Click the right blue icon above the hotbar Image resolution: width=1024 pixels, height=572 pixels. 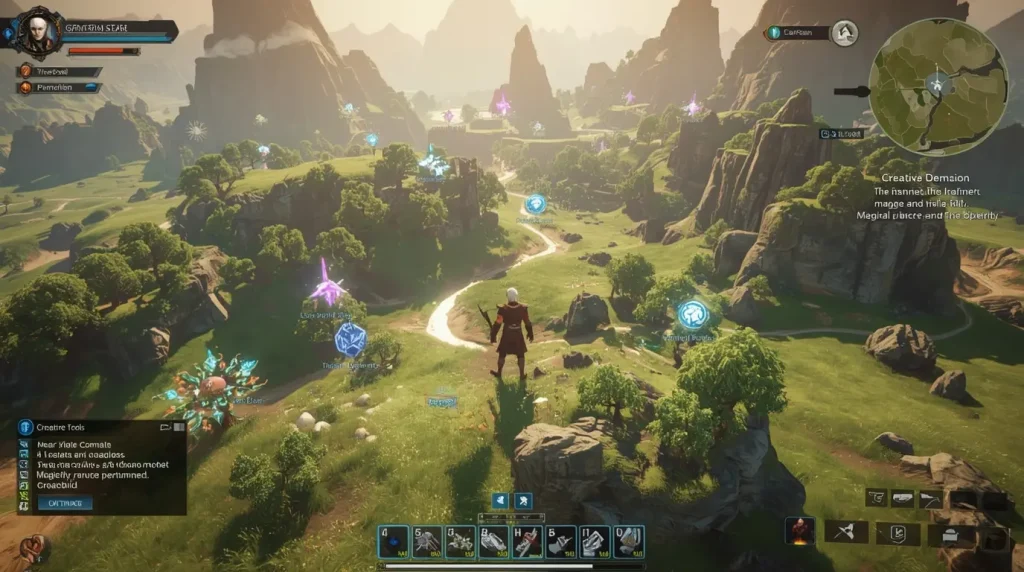pyautogui.click(x=524, y=501)
